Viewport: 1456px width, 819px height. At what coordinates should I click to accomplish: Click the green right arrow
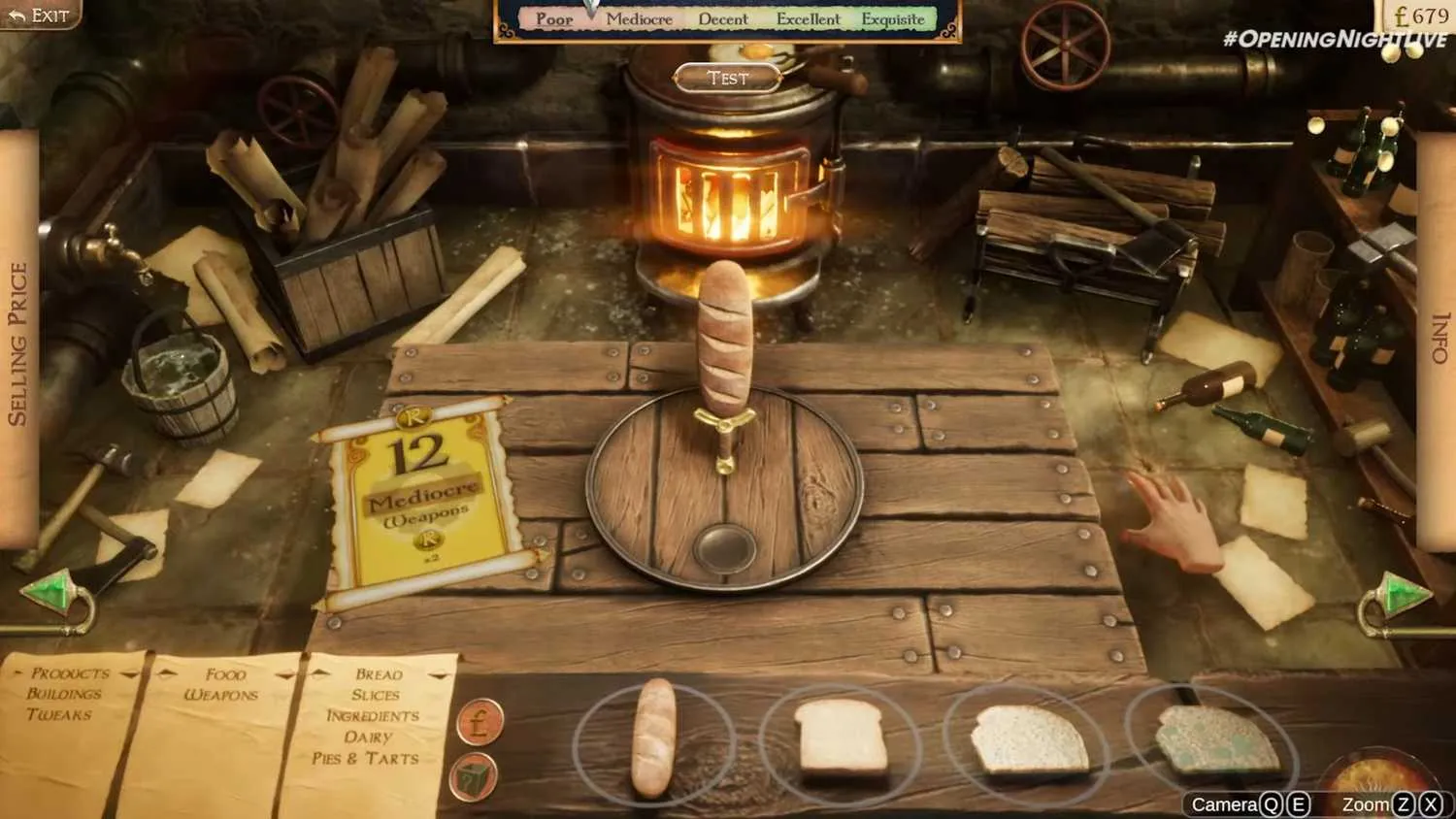click(1401, 593)
